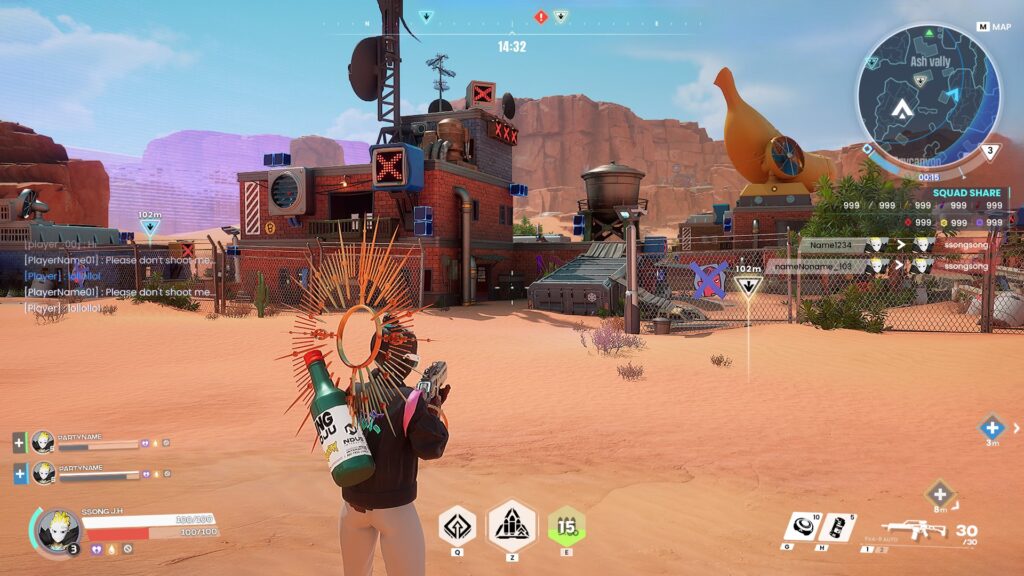Select the squadmate with blue plus badge
Image resolution: width=1024 pixels, height=576 pixels.
point(42,472)
